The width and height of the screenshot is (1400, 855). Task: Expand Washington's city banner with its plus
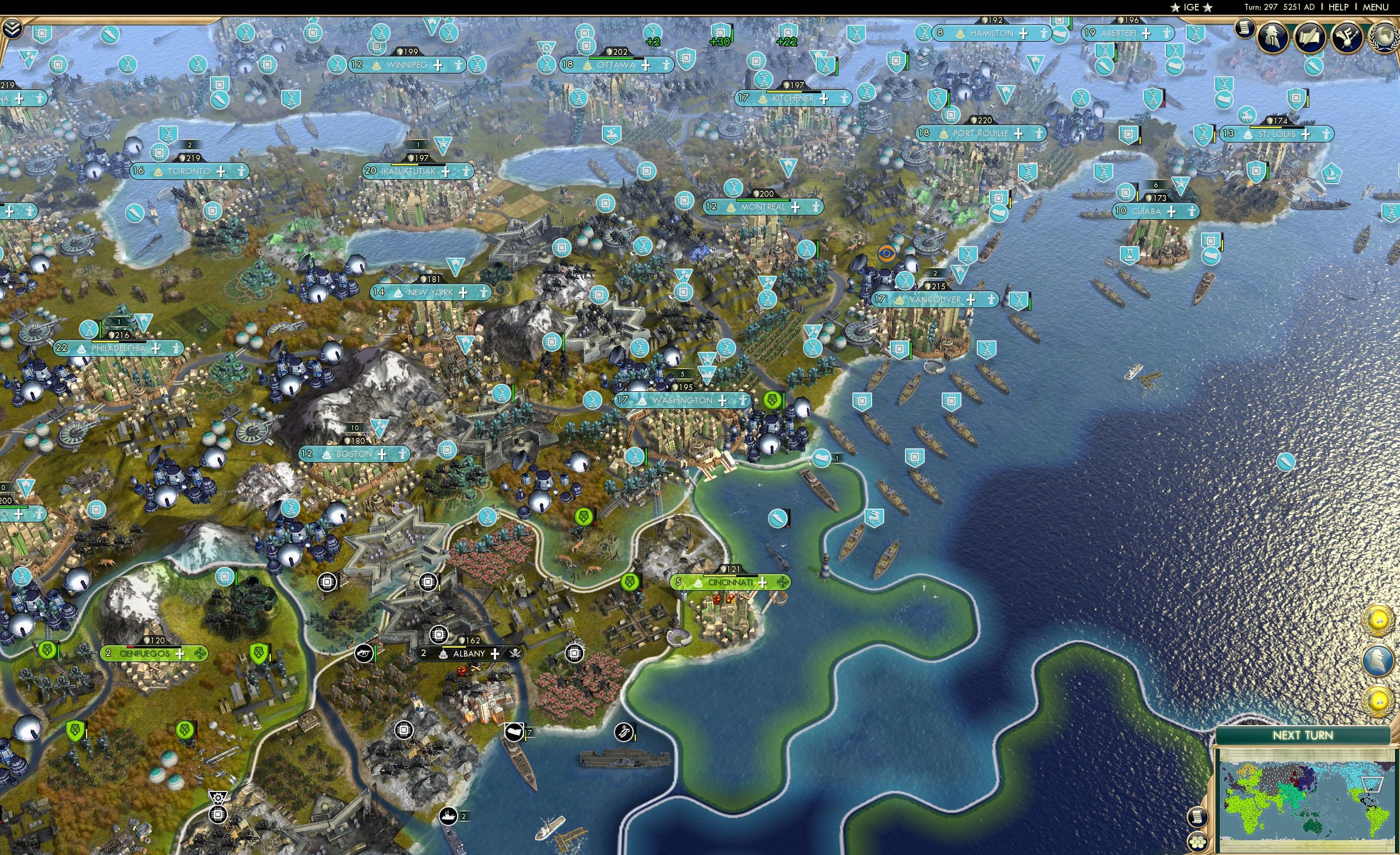[722, 400]
